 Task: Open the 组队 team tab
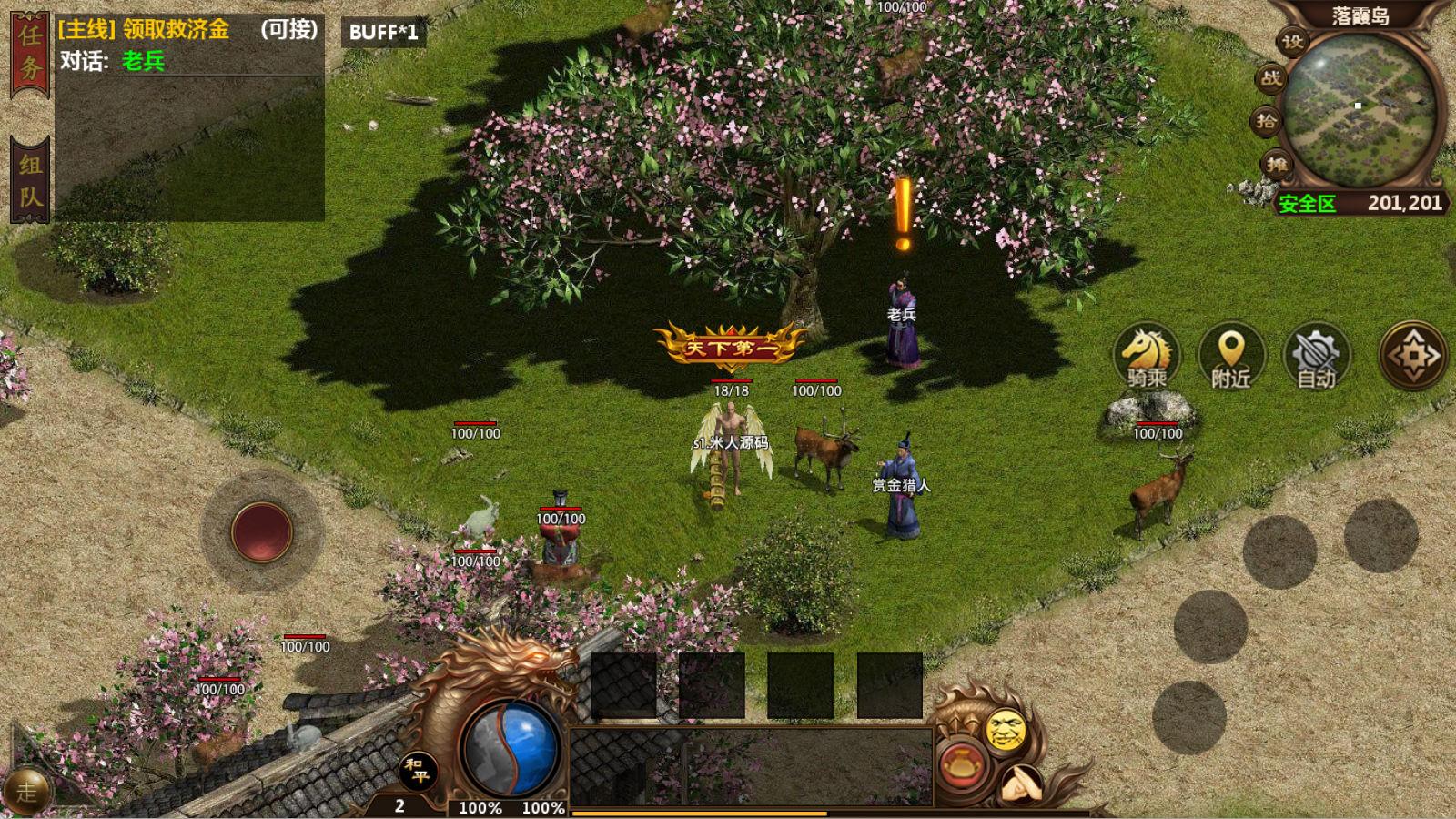point(30,179)
